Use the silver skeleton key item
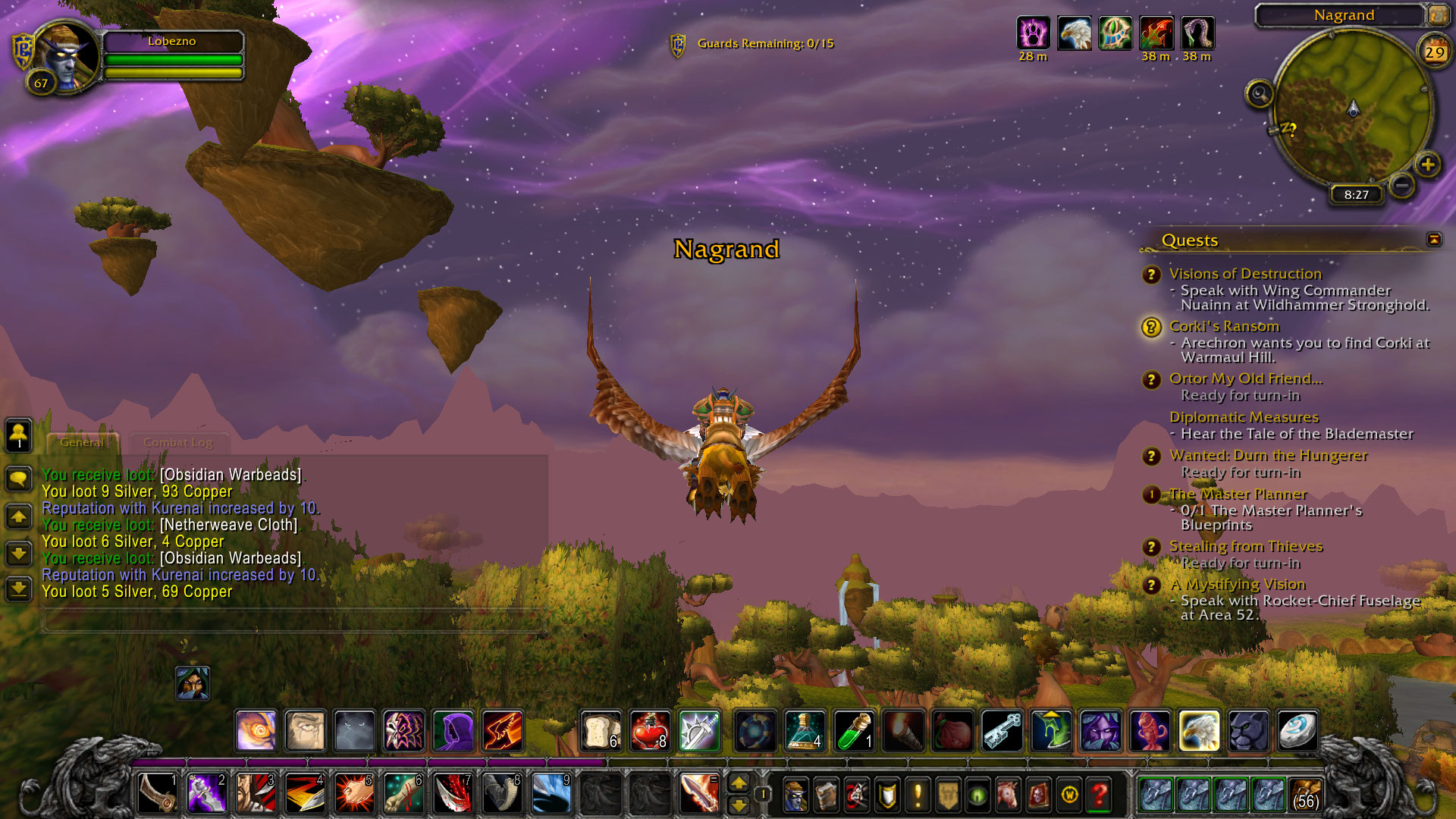Image resolution: width=1456 pixels, height=819 pixels. pyautogui.click(x=1001, y=731)
